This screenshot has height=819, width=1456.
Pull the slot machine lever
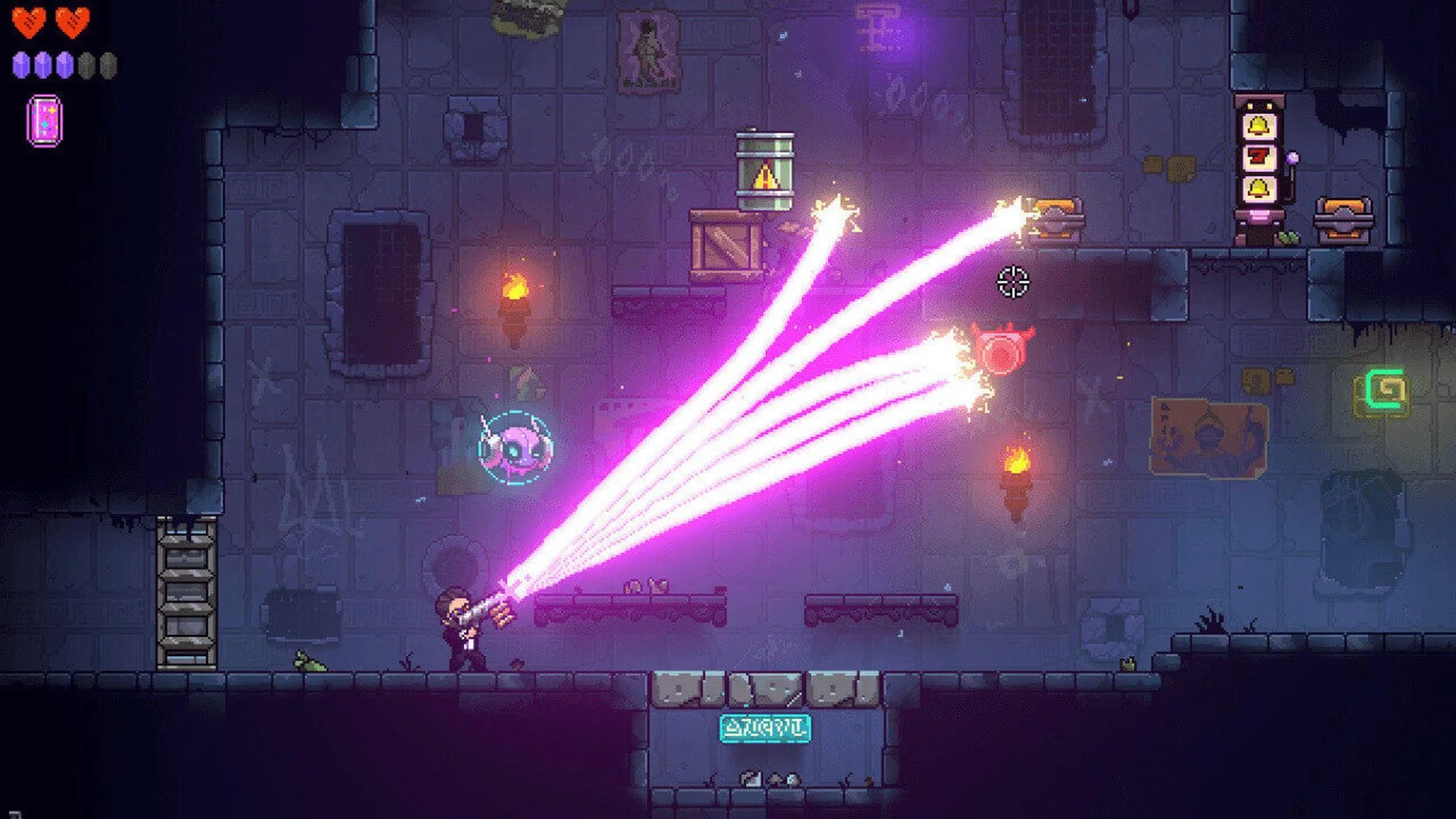[x=1292, y=158]
